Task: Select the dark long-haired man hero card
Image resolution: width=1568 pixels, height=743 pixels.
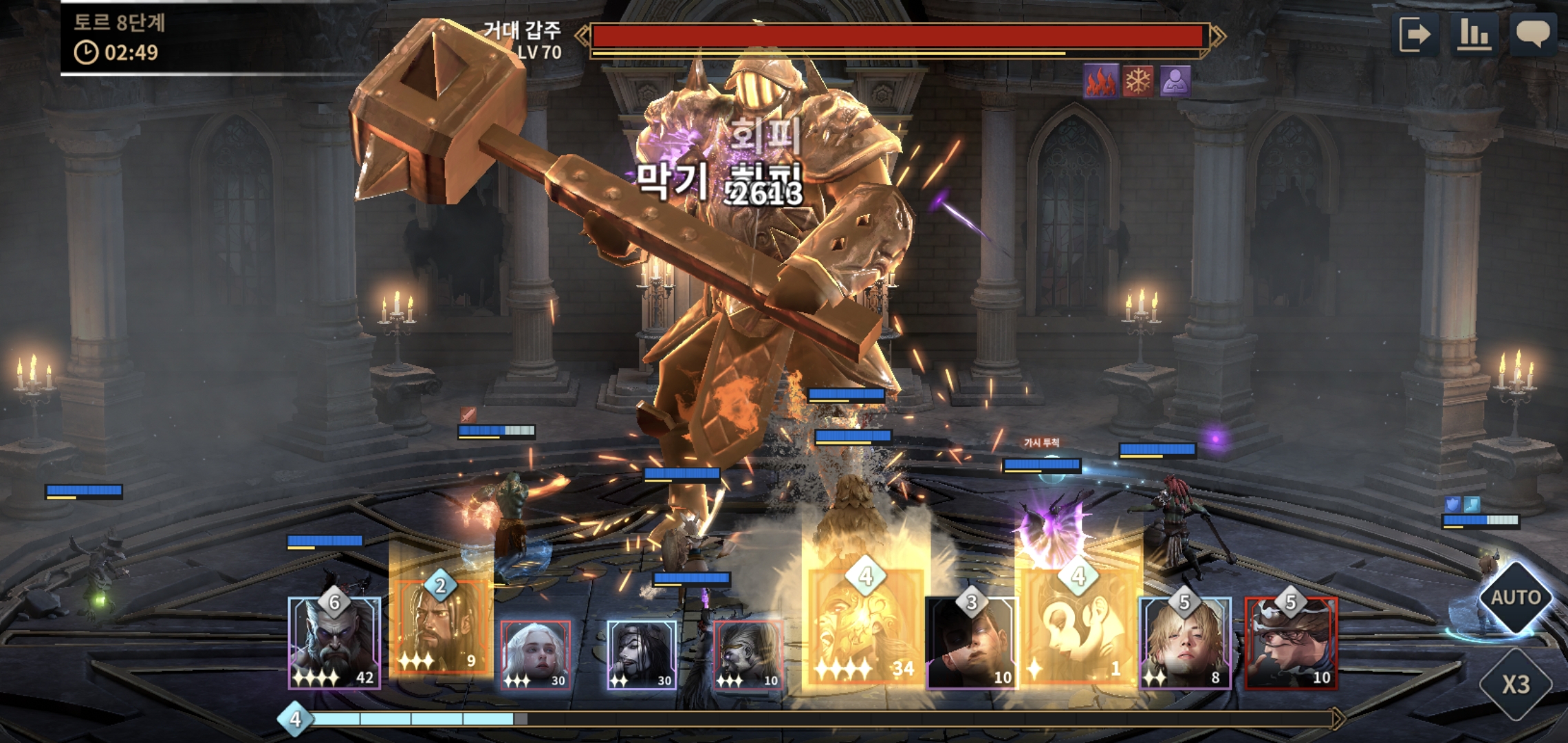Action: coord(642,654)
